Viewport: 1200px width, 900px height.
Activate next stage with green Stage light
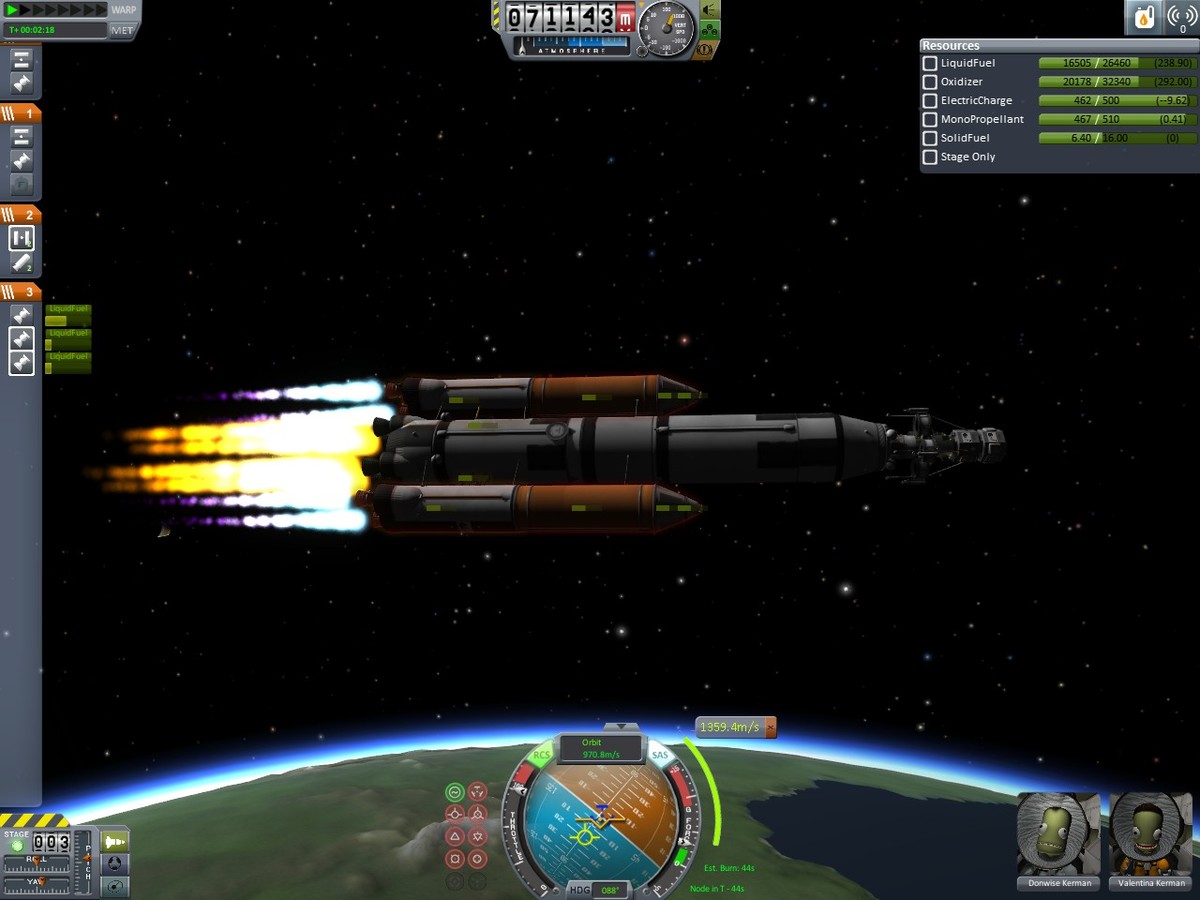click(x=16, y=846)
